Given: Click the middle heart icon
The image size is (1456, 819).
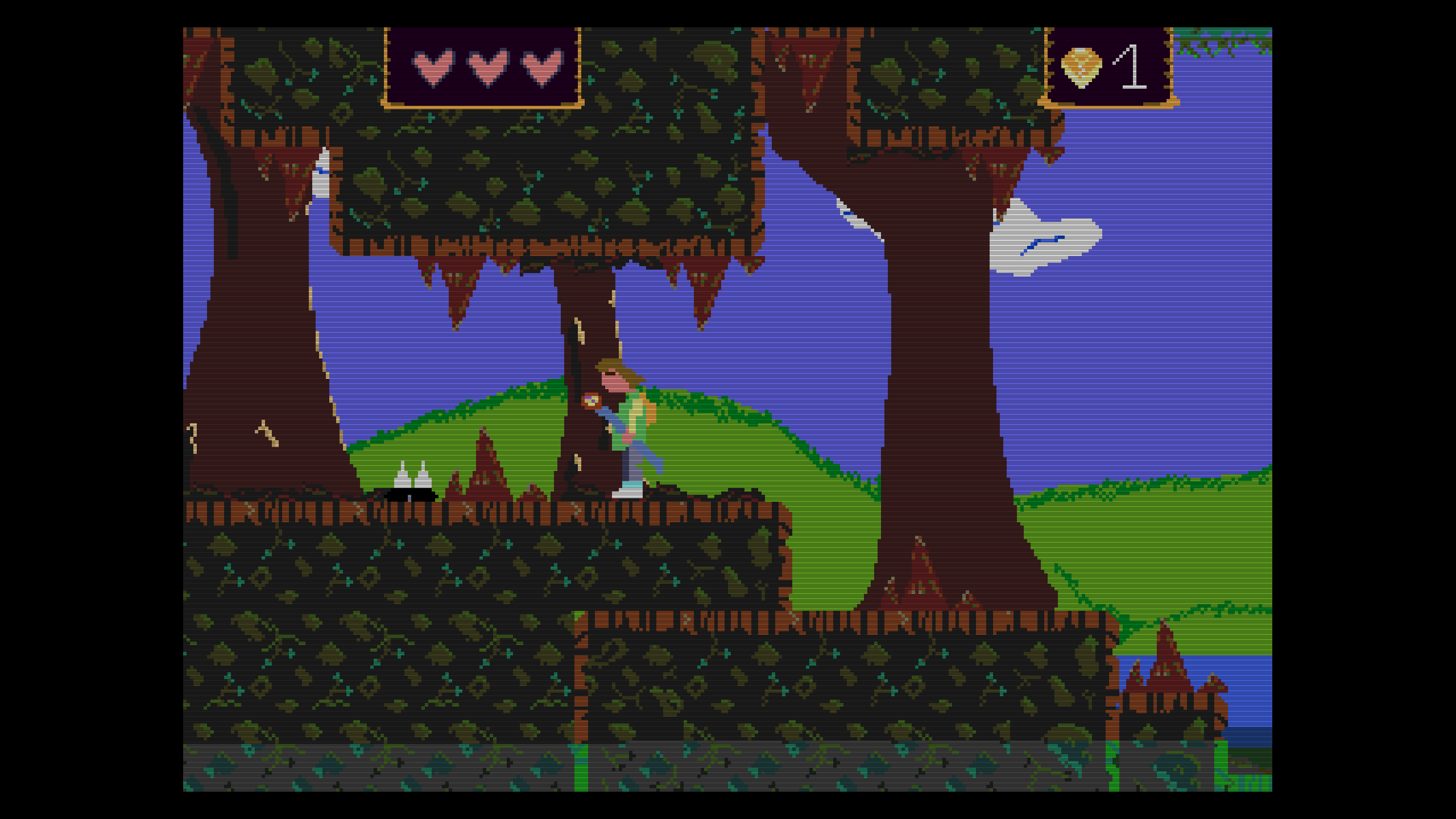Looking at the screenshot, I should pos(486,68).
